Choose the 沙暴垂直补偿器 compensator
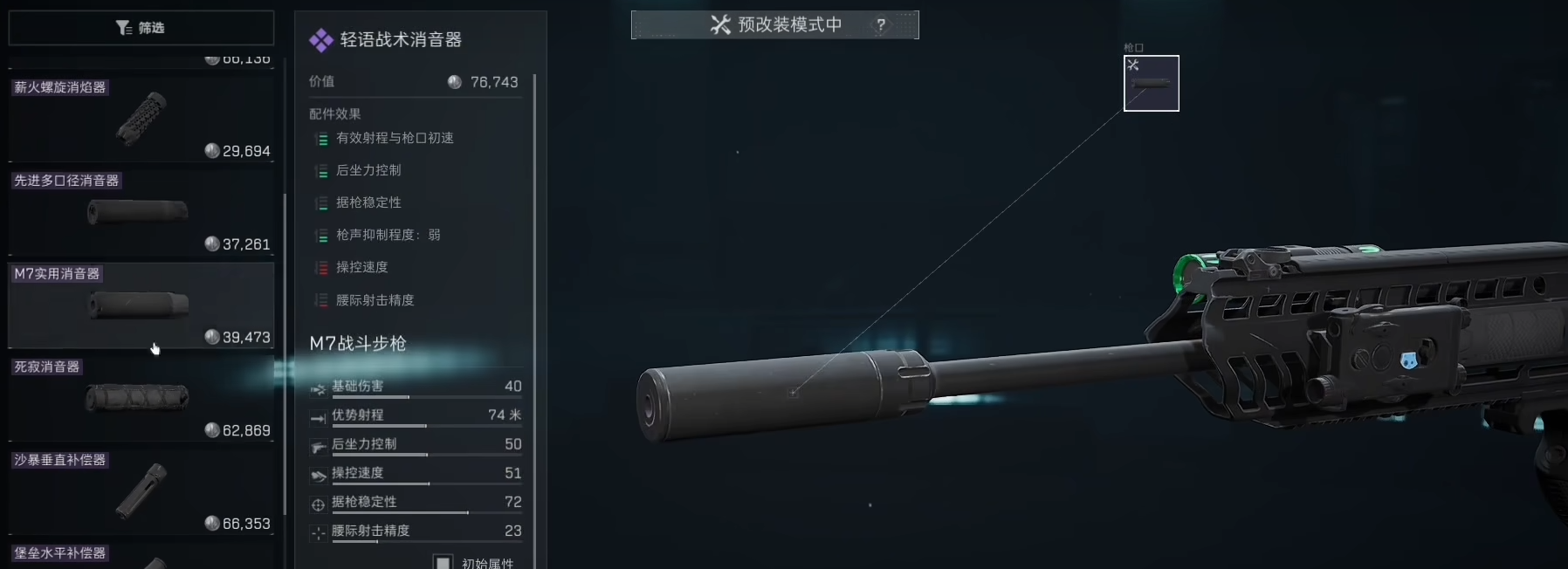This screenshot has height=569, width=1568. [x=141, y=491]
